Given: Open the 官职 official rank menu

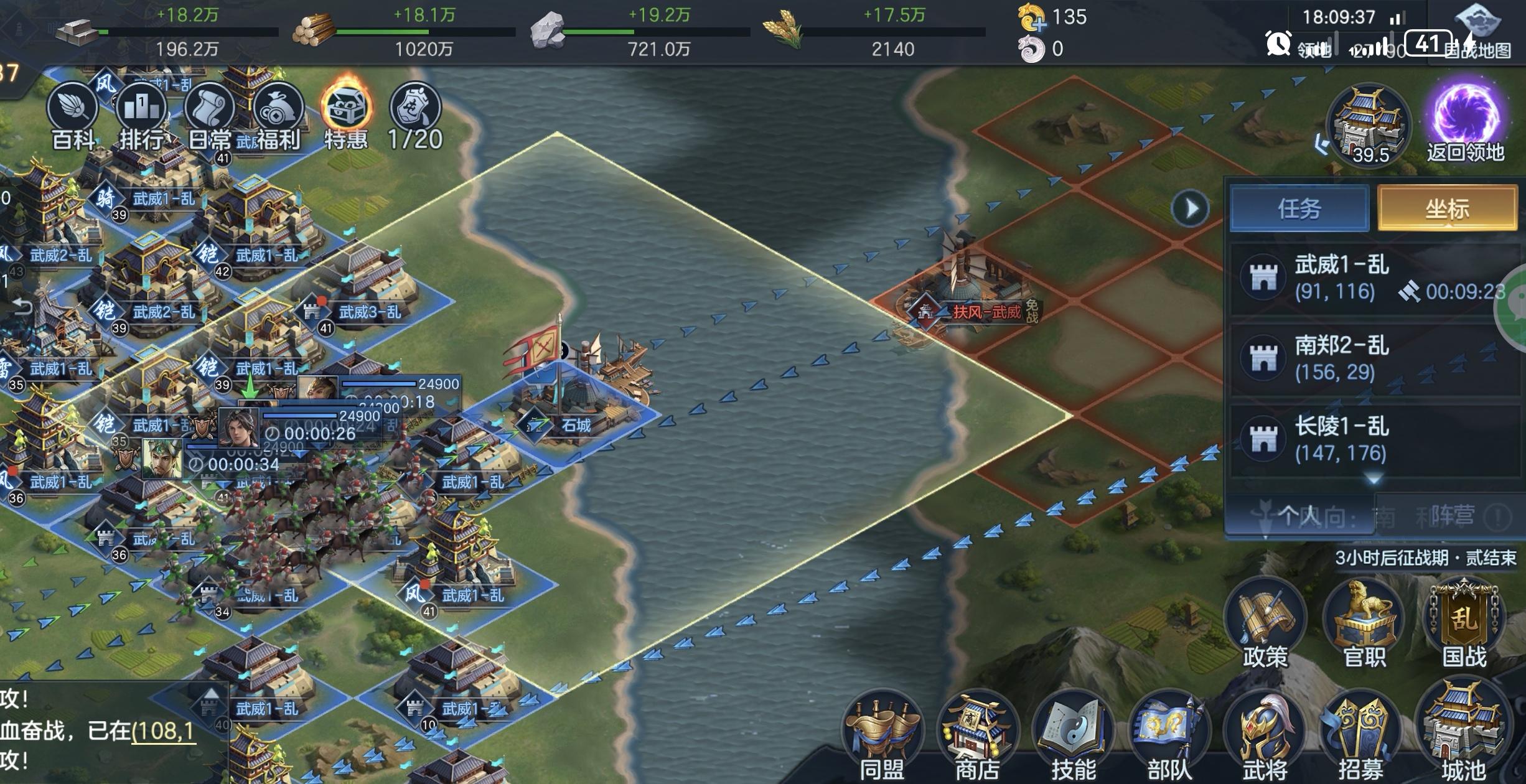Looking at the screenshot, I should [x=1364, y=622].
